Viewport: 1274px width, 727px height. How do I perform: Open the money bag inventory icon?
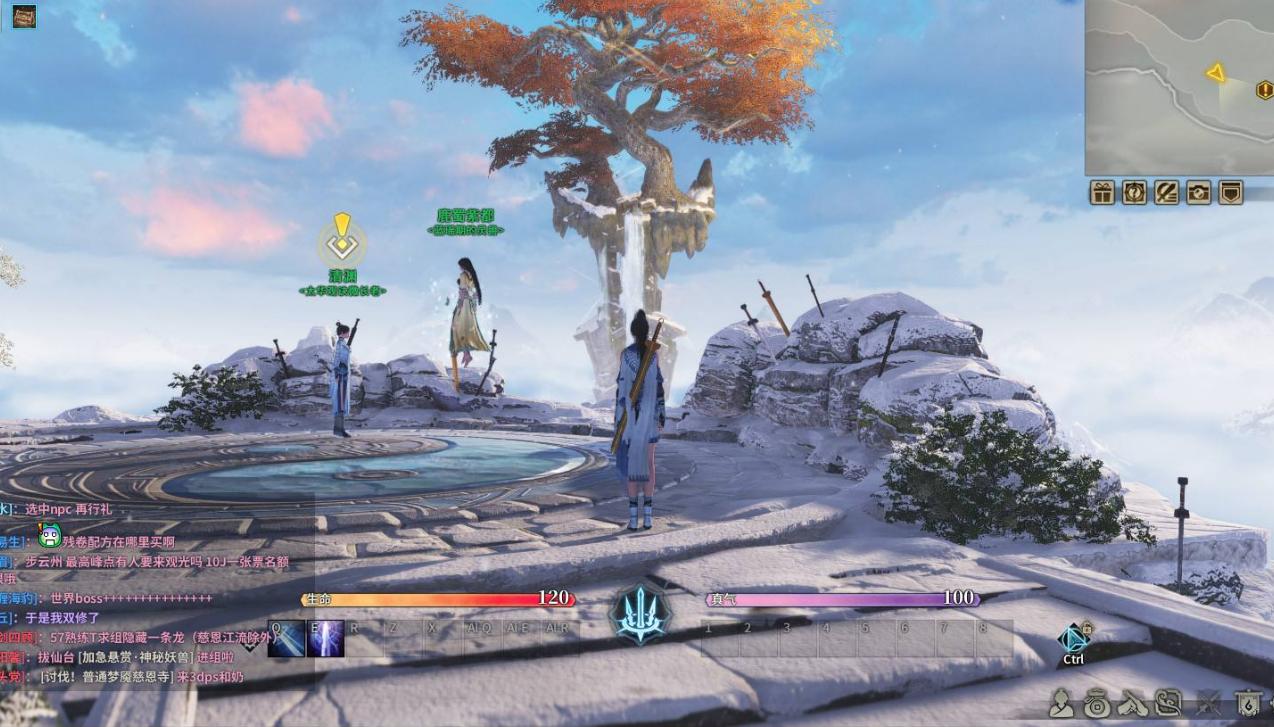pos(1097,704)
